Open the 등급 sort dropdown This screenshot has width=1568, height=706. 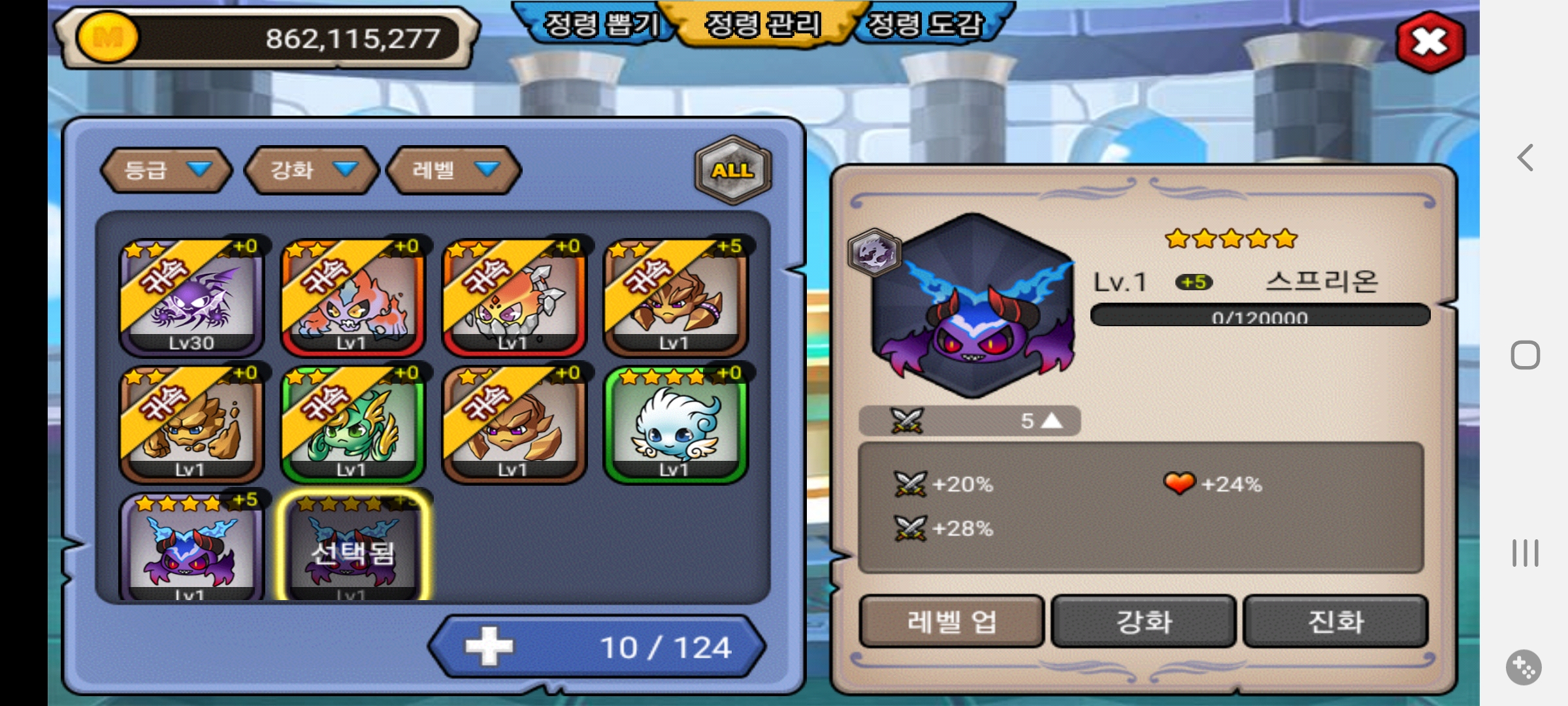(x=167, y=170)
